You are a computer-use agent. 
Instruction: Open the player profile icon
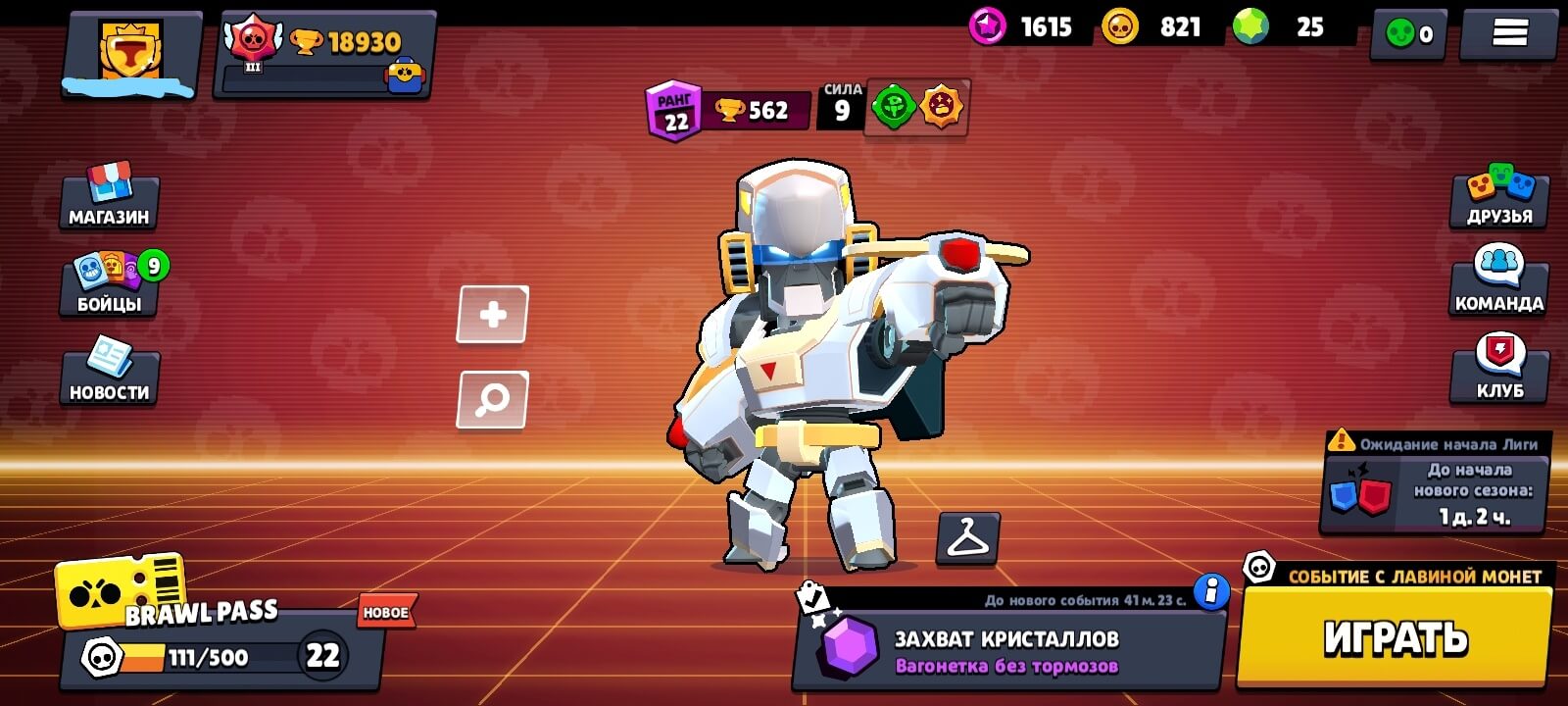coord(131,52)
